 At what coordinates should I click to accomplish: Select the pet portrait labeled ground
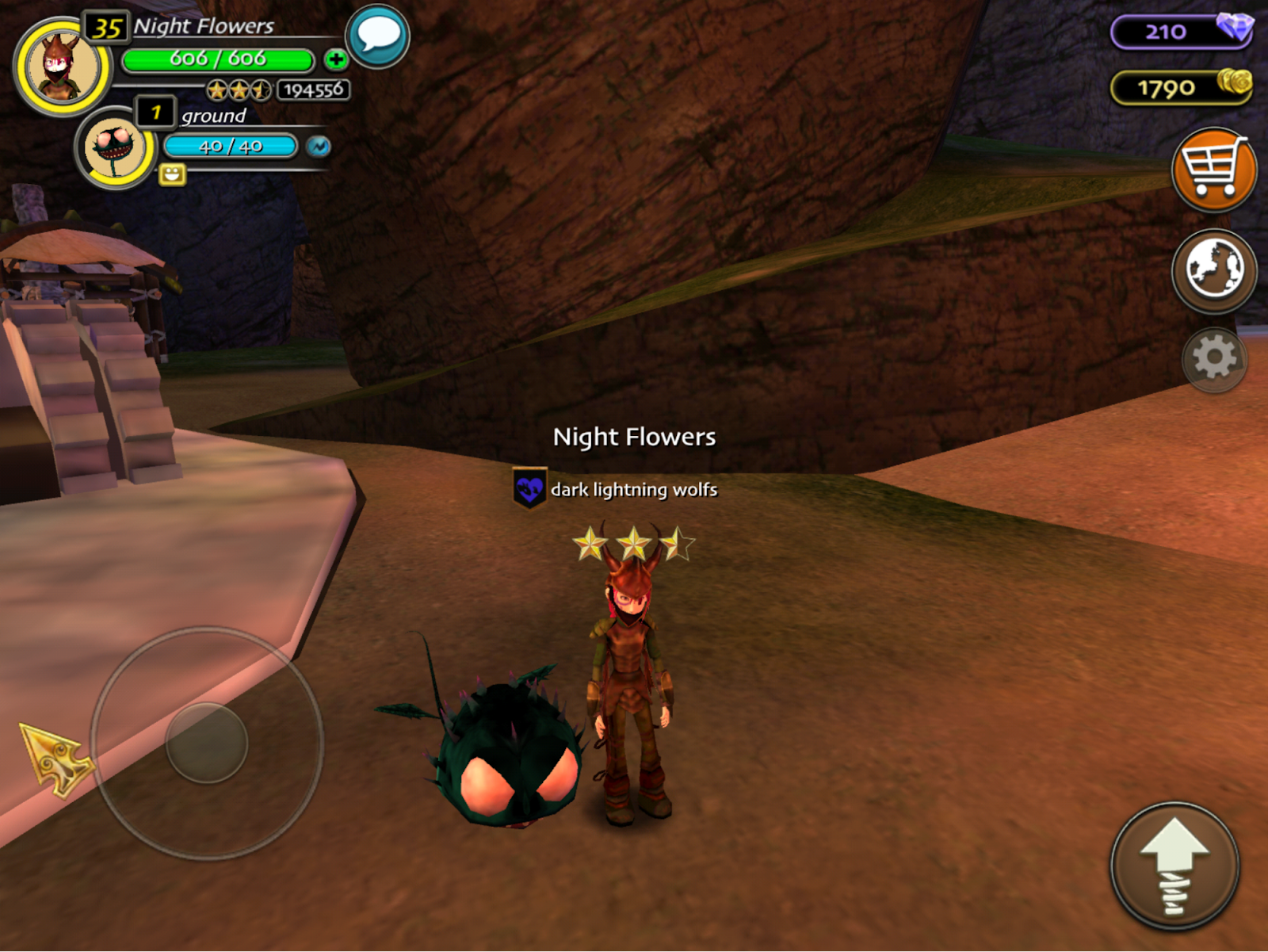(116, 148)
